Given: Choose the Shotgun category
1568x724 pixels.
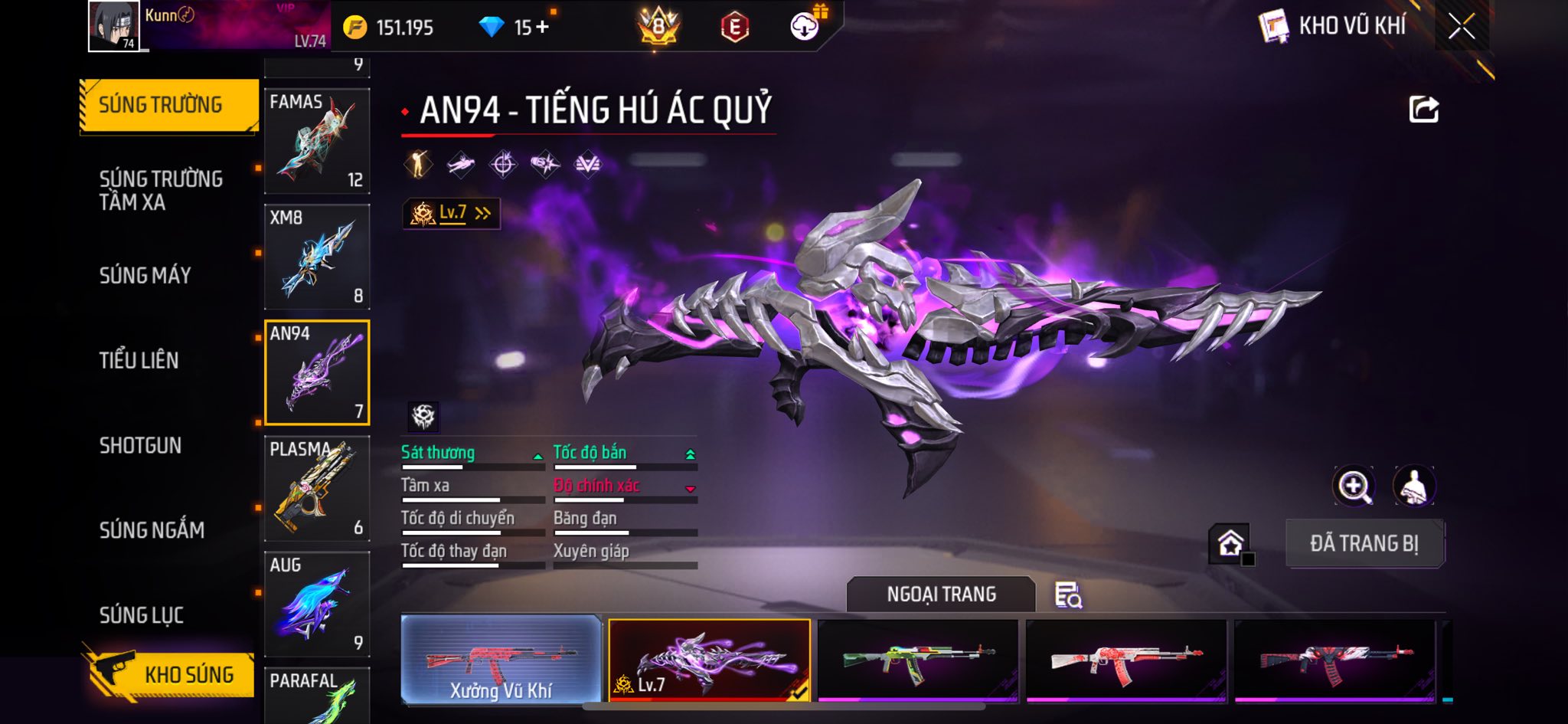Looking at the screenshot, I should pos(140,445).
